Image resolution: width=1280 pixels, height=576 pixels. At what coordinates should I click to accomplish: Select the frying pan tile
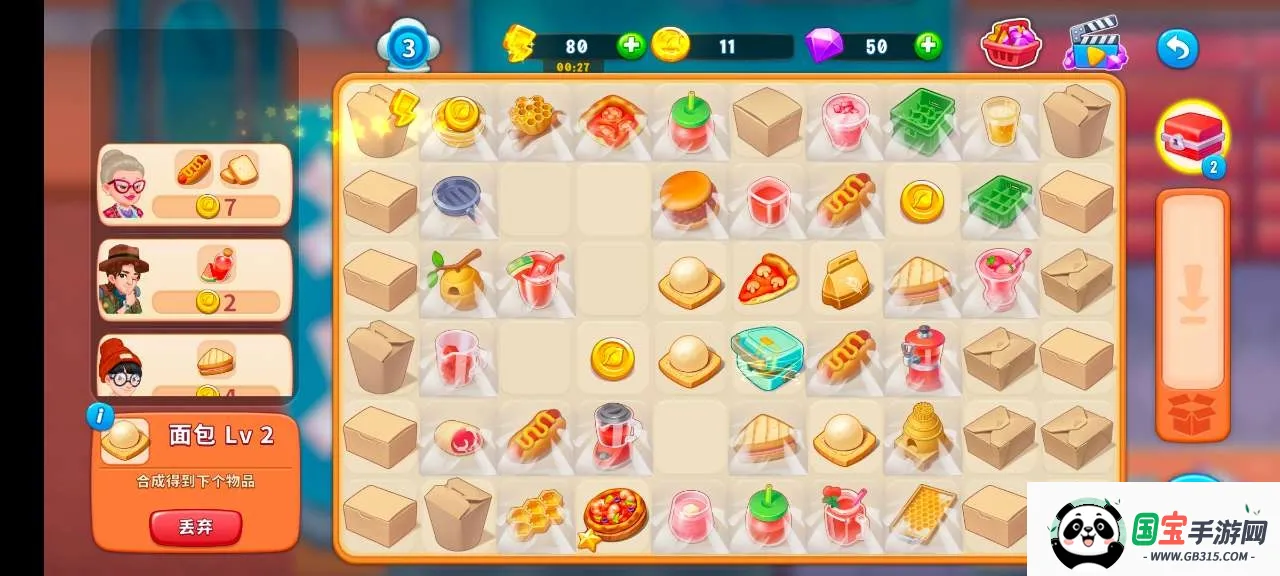pos(458,198)
